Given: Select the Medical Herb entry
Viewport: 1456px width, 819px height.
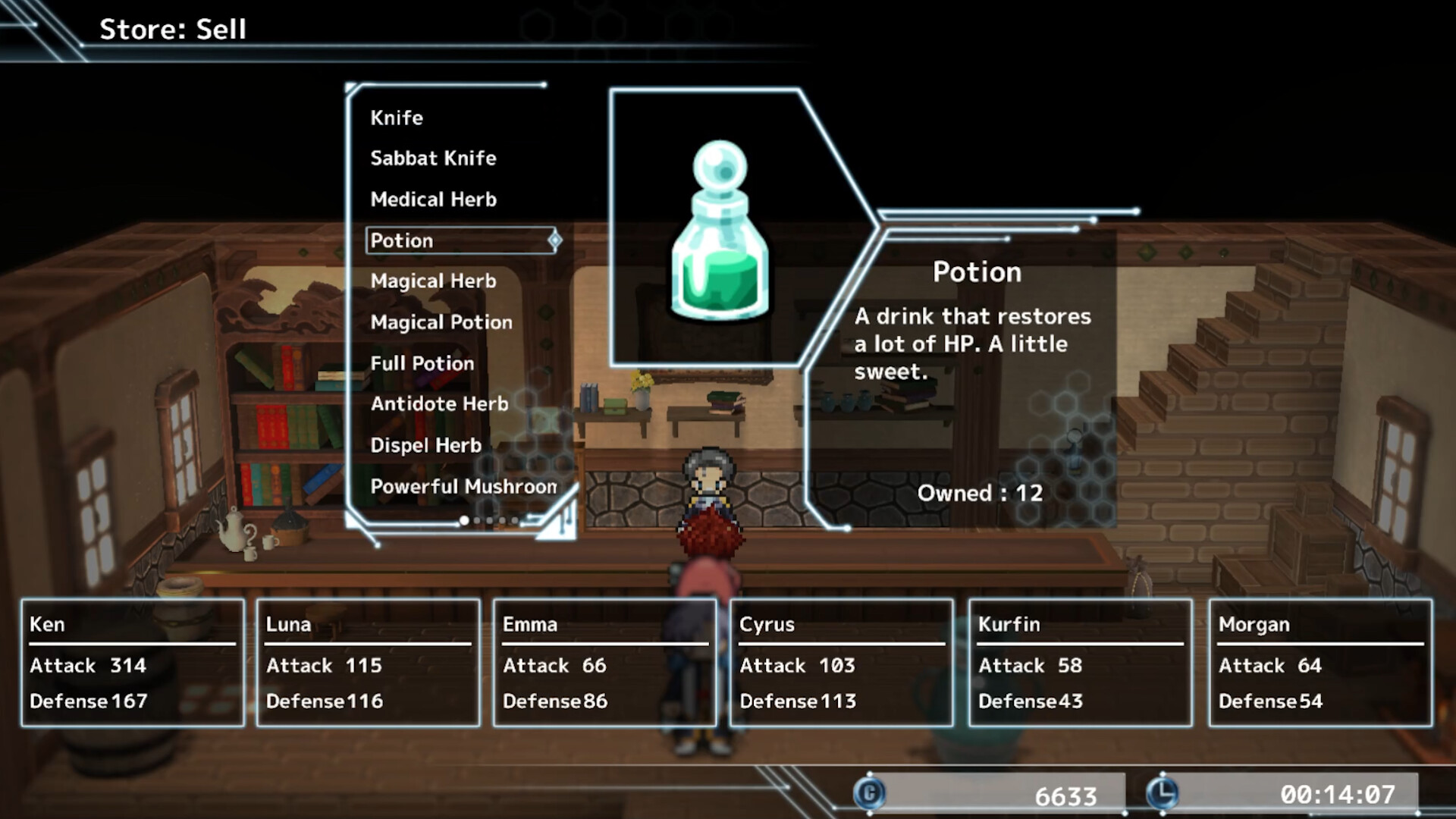Looking at the screenshot, I should tap(434, 199).
